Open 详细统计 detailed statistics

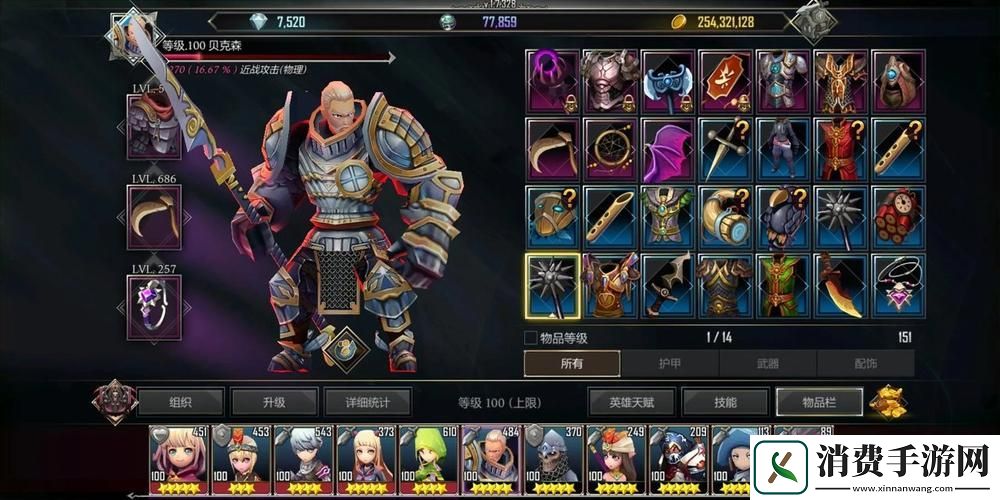point(365,402)
